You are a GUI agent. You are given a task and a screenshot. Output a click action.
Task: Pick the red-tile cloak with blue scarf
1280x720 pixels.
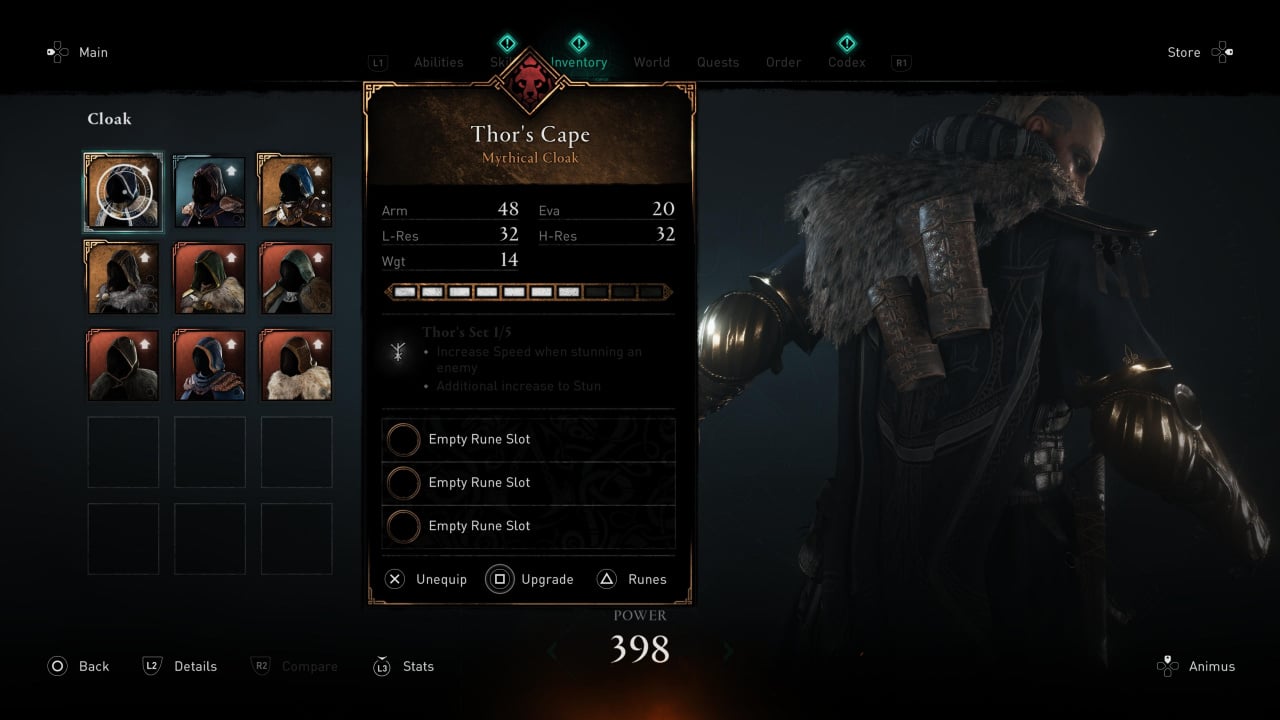click(209, 365)
